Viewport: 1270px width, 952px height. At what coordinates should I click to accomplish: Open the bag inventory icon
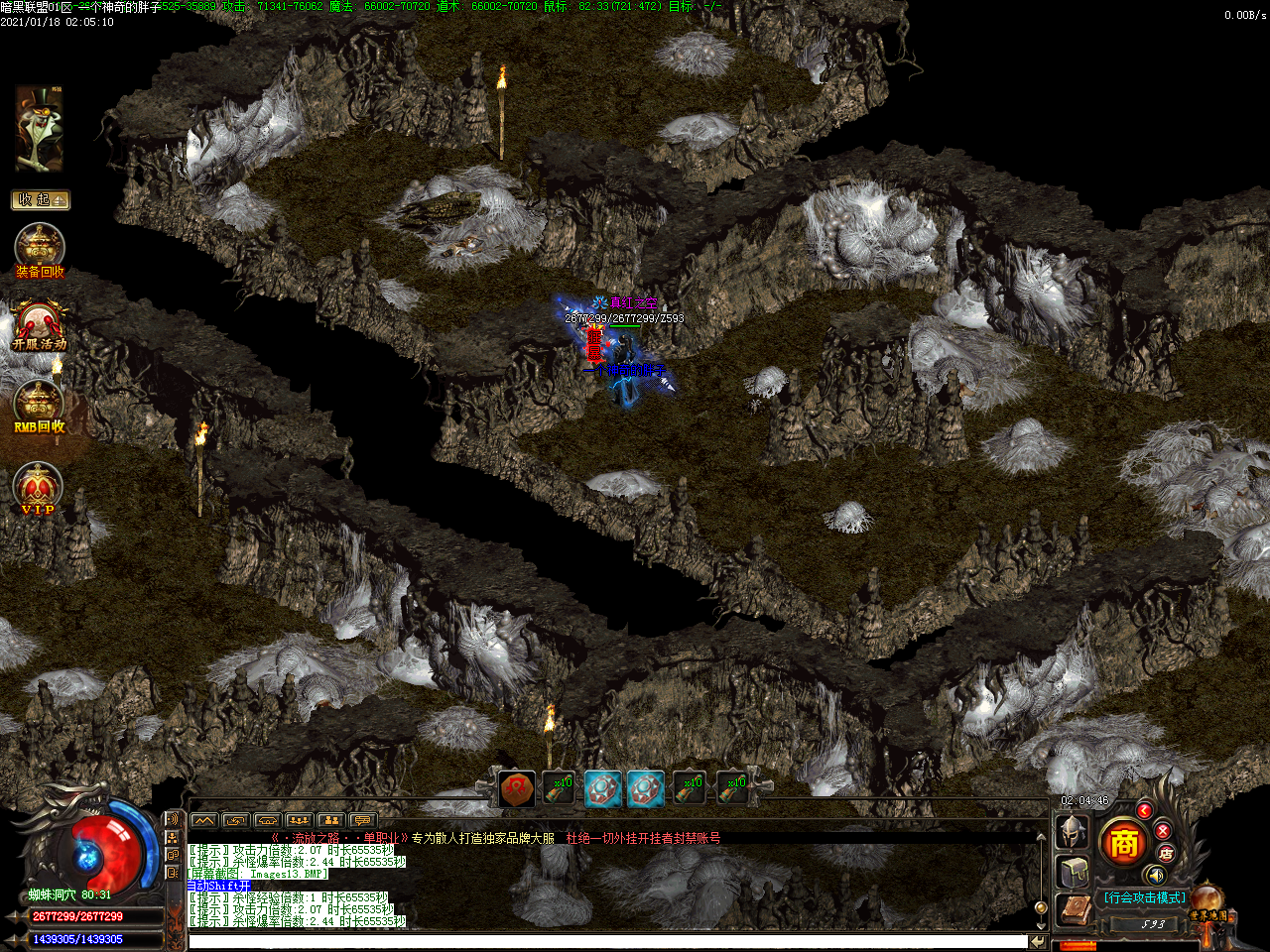[x=1075, y=872]
